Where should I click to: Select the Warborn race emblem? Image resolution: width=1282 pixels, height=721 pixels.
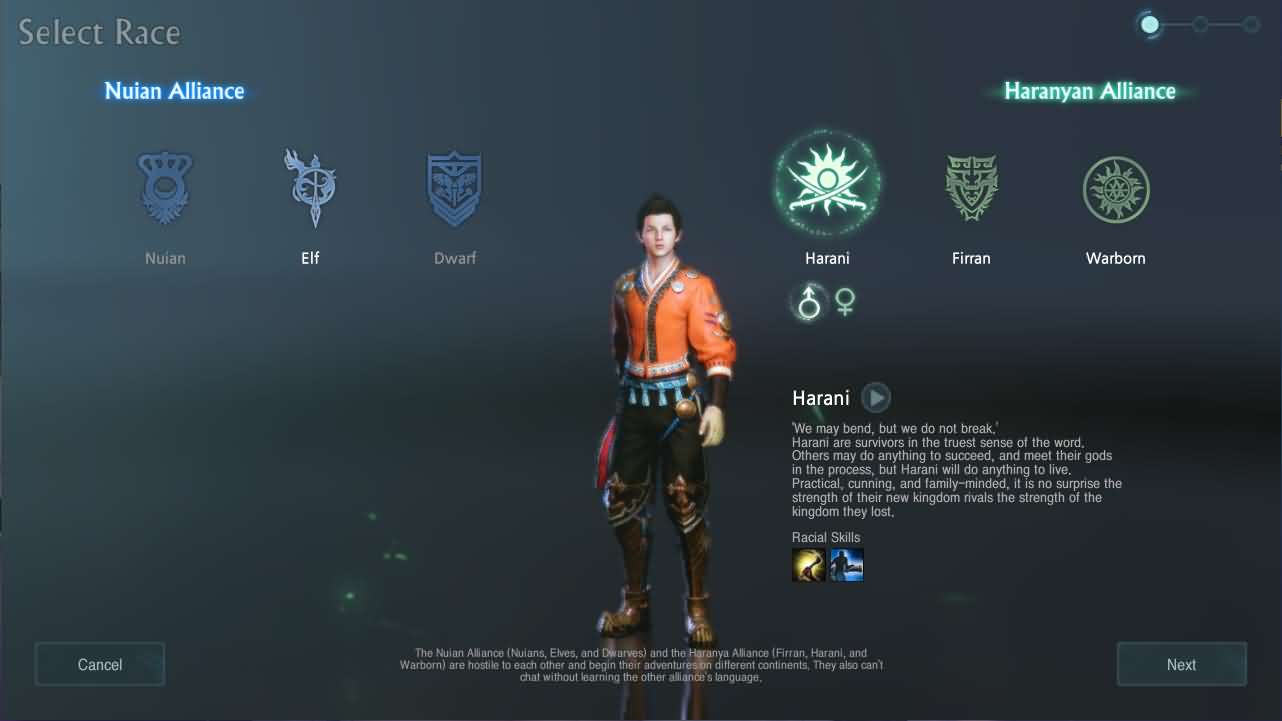tap(1115, 189)
